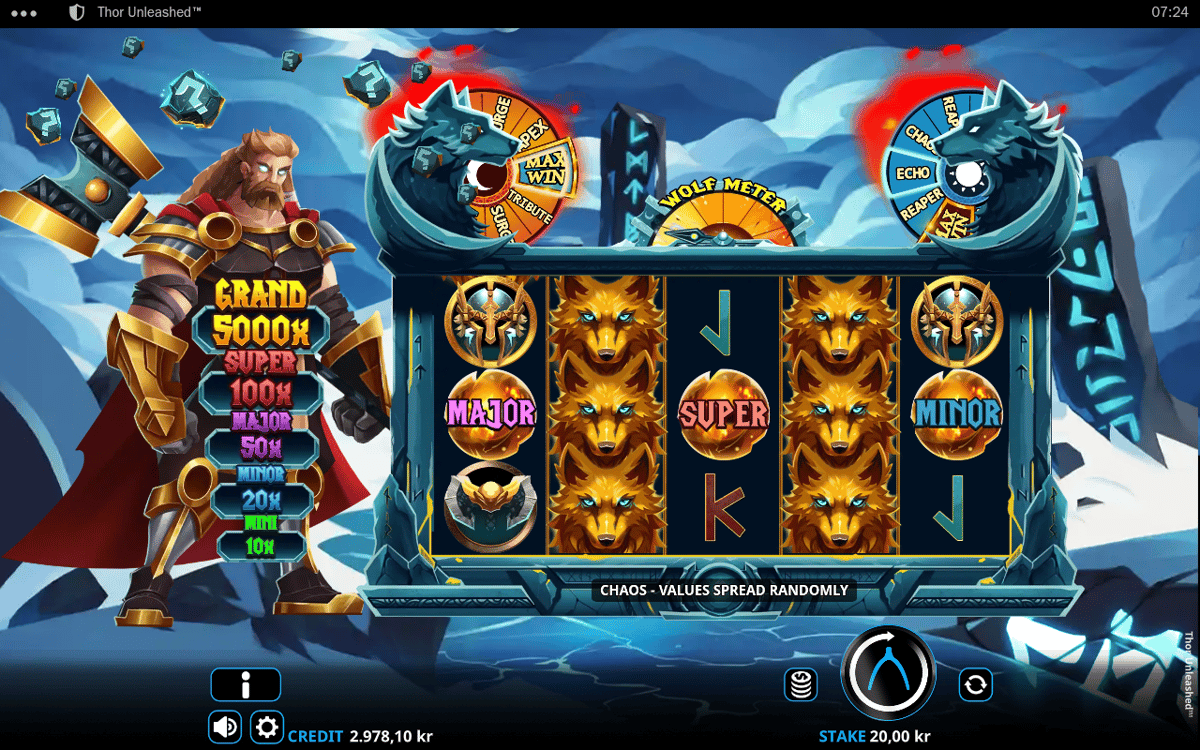Spin the reels with the main button
The image size is (1200, 750).
point(888,673)
